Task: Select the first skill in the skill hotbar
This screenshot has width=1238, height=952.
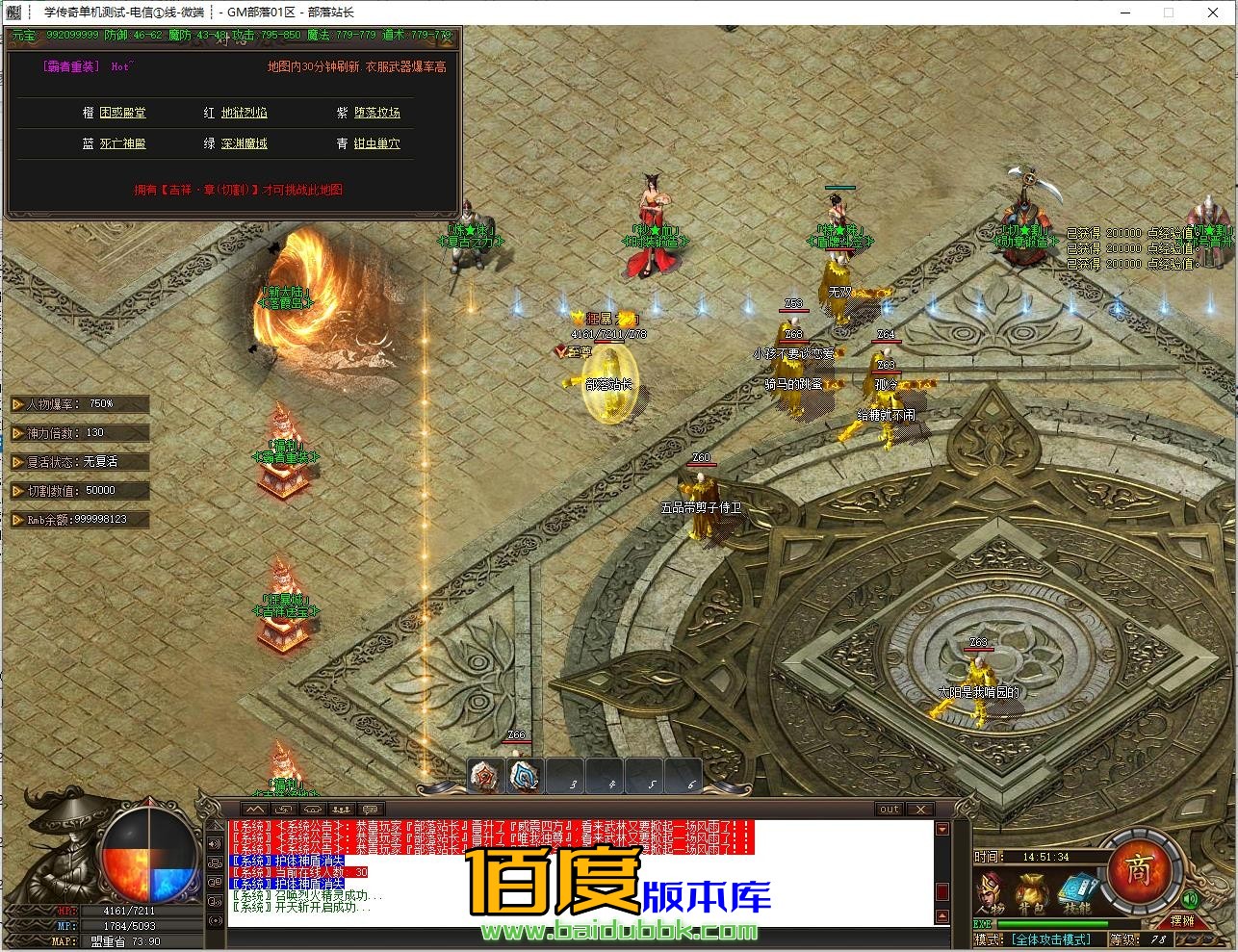Action: click(484, 776)
